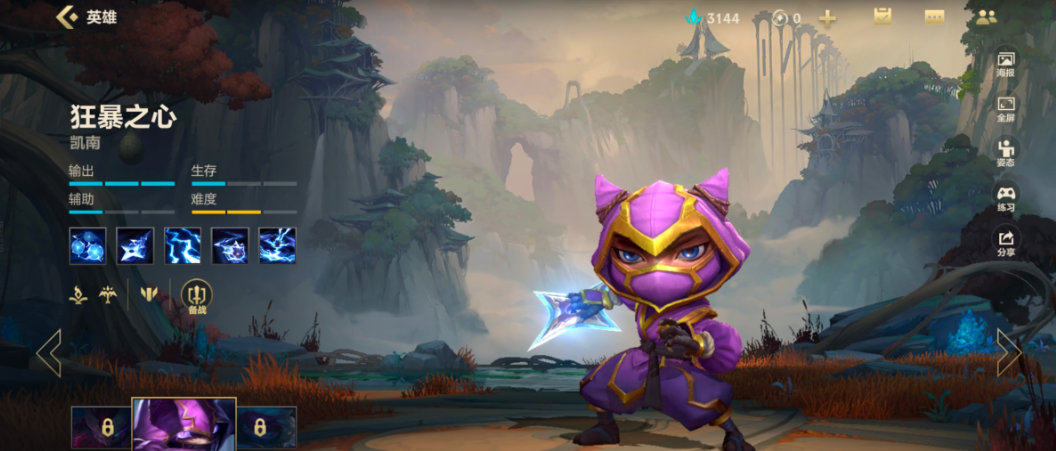Screen dimensions: 1056x451
Task: Go back using the 英雄 back arrow
Action: (x=68, y=17)
